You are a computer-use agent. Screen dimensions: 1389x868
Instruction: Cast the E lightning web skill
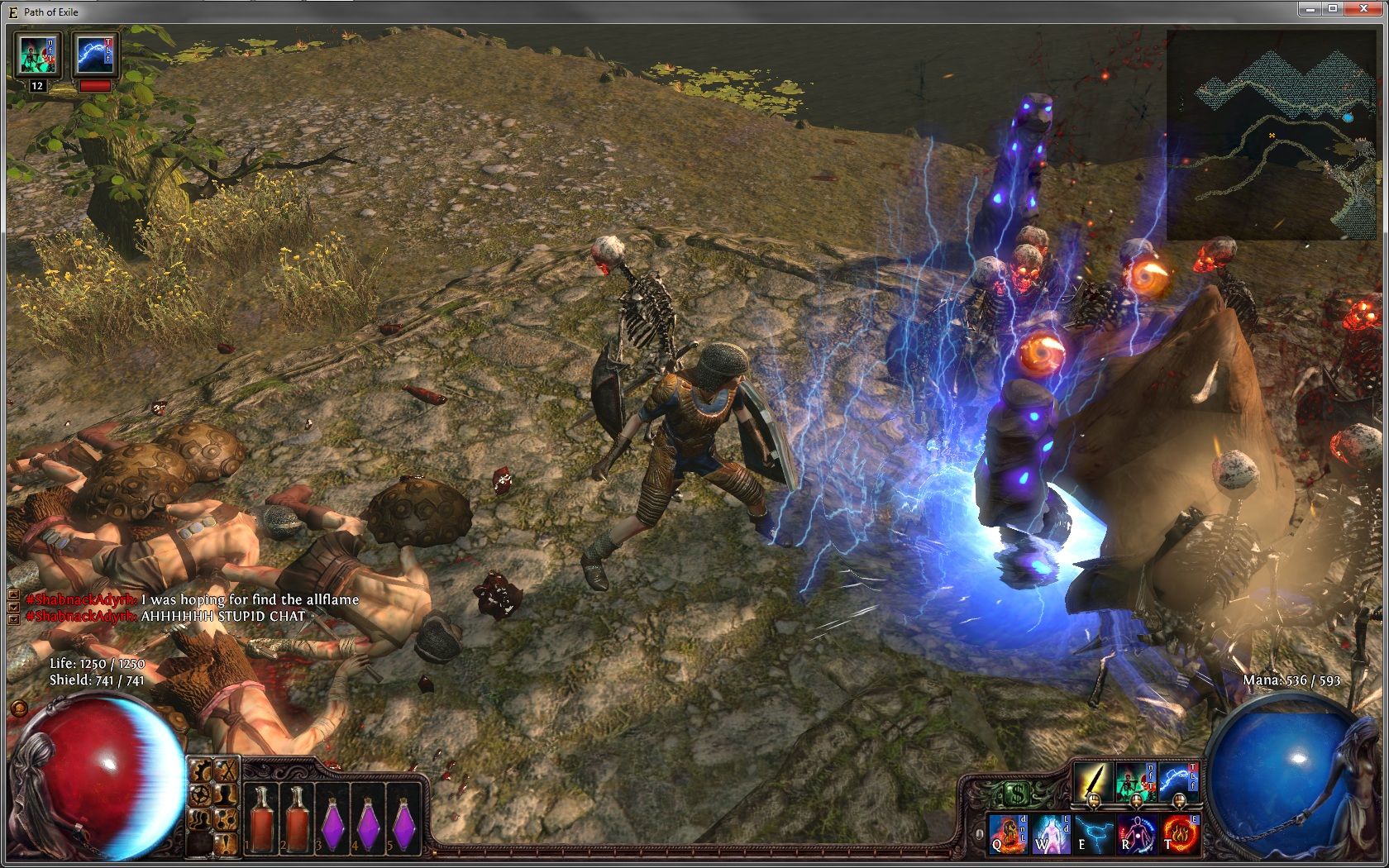1095,833
